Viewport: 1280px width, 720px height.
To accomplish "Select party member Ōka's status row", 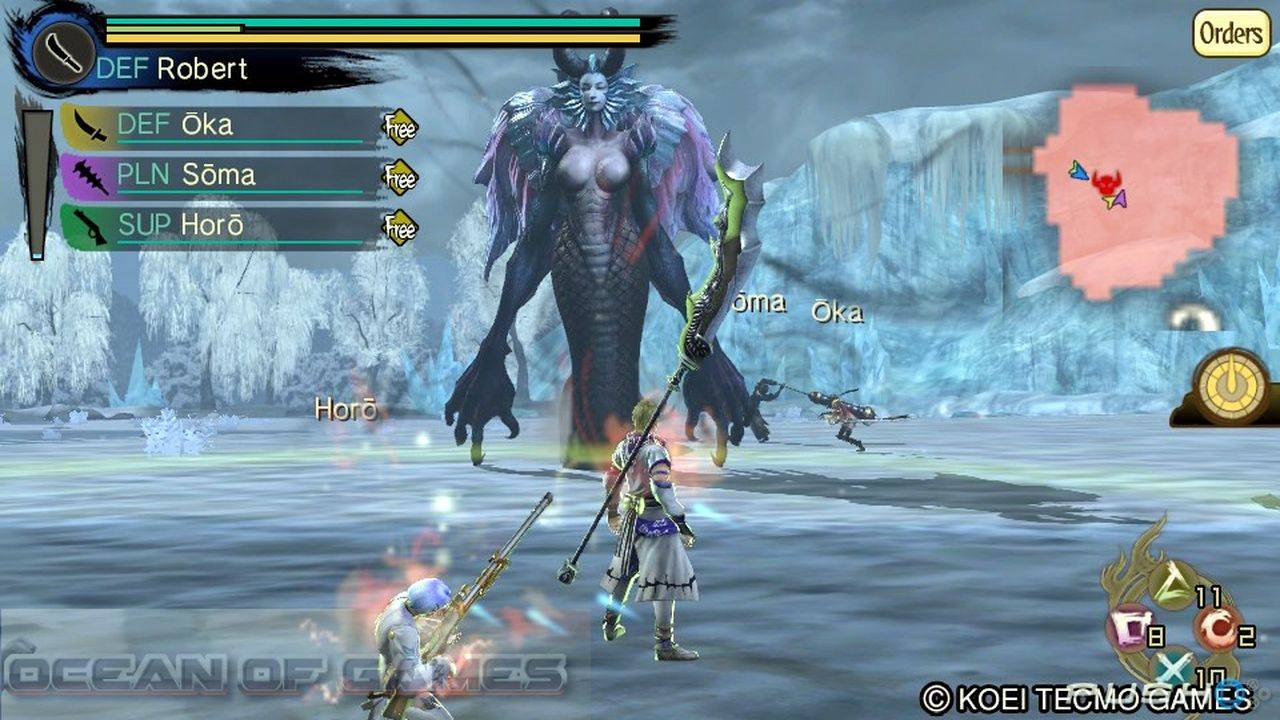I will click(x=220, y=126).
